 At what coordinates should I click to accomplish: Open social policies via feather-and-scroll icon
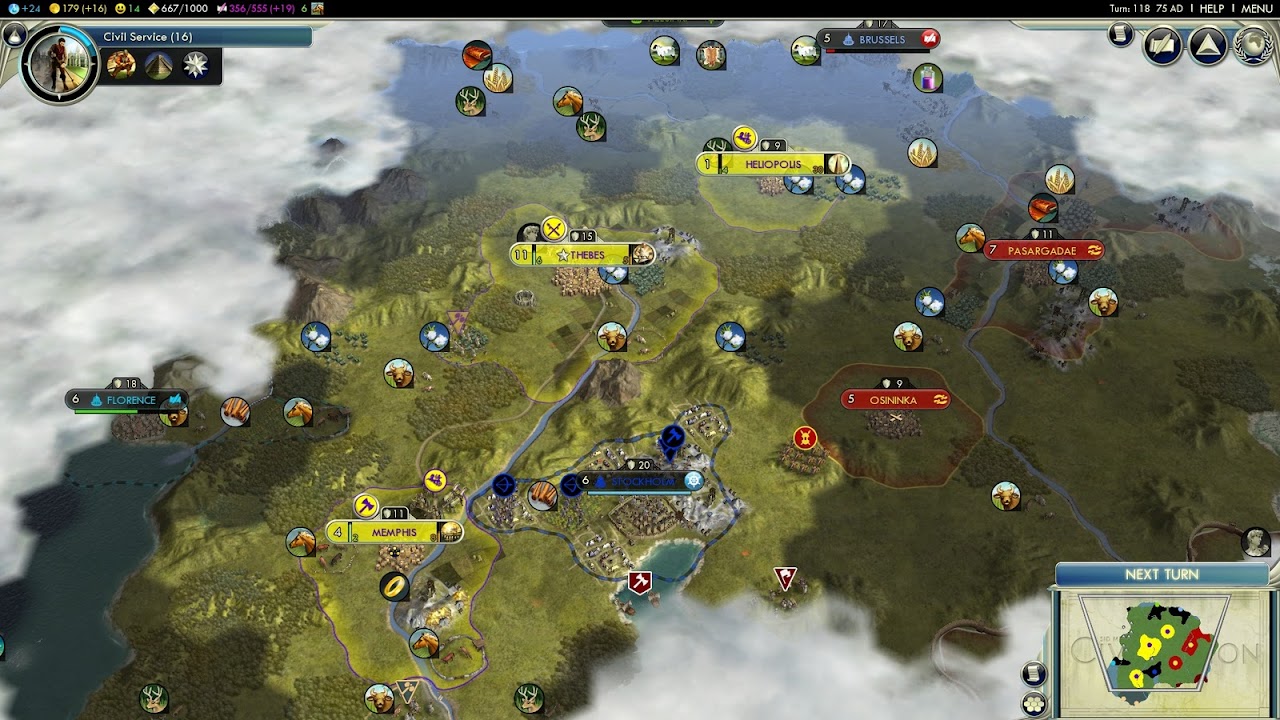(x=1163, y=46)
